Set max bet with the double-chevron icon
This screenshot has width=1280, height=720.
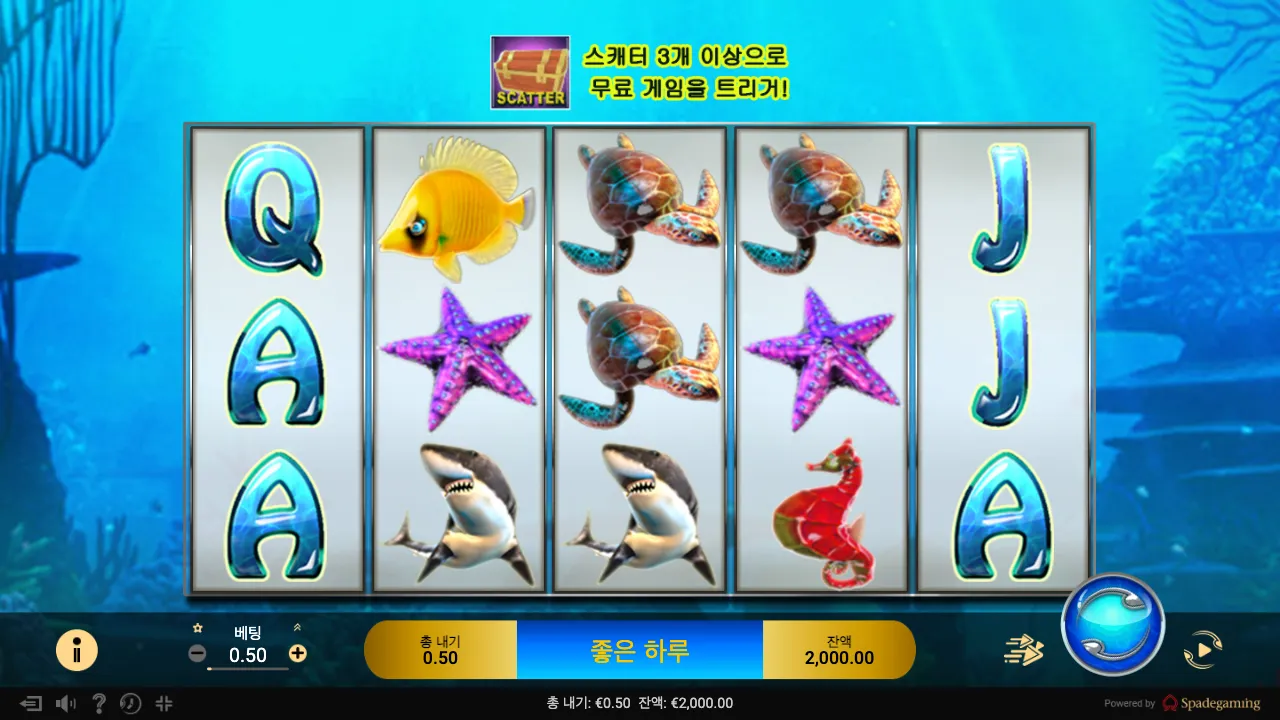297,628
